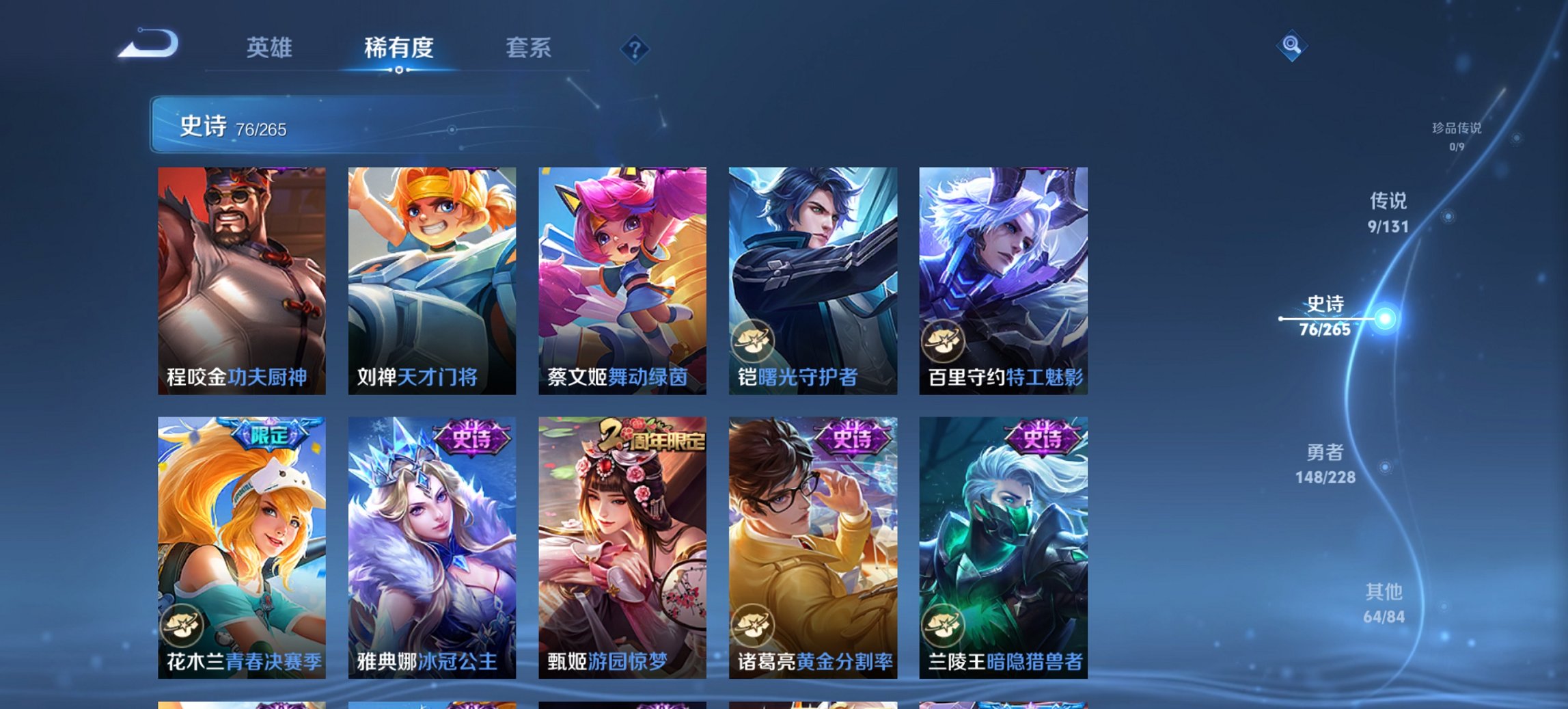Open the help question mark icon

[x=634, y=48]
